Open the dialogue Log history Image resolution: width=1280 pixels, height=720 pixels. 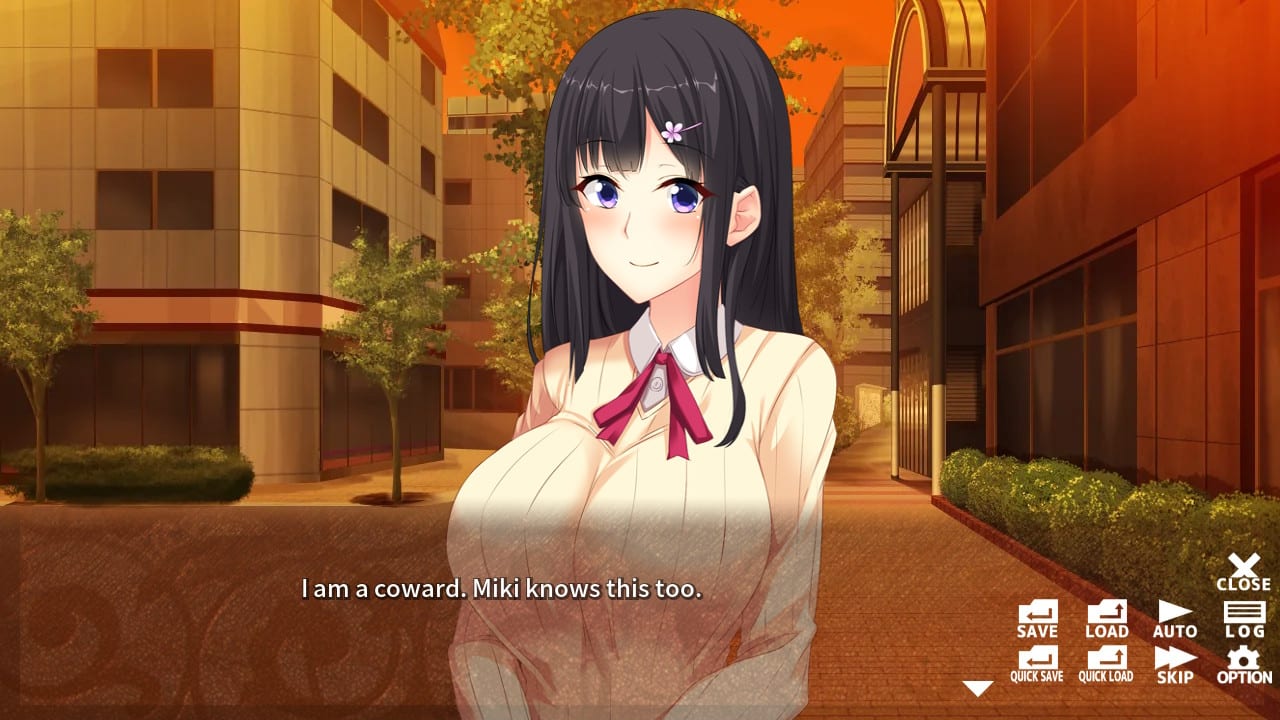point(1242,618)
